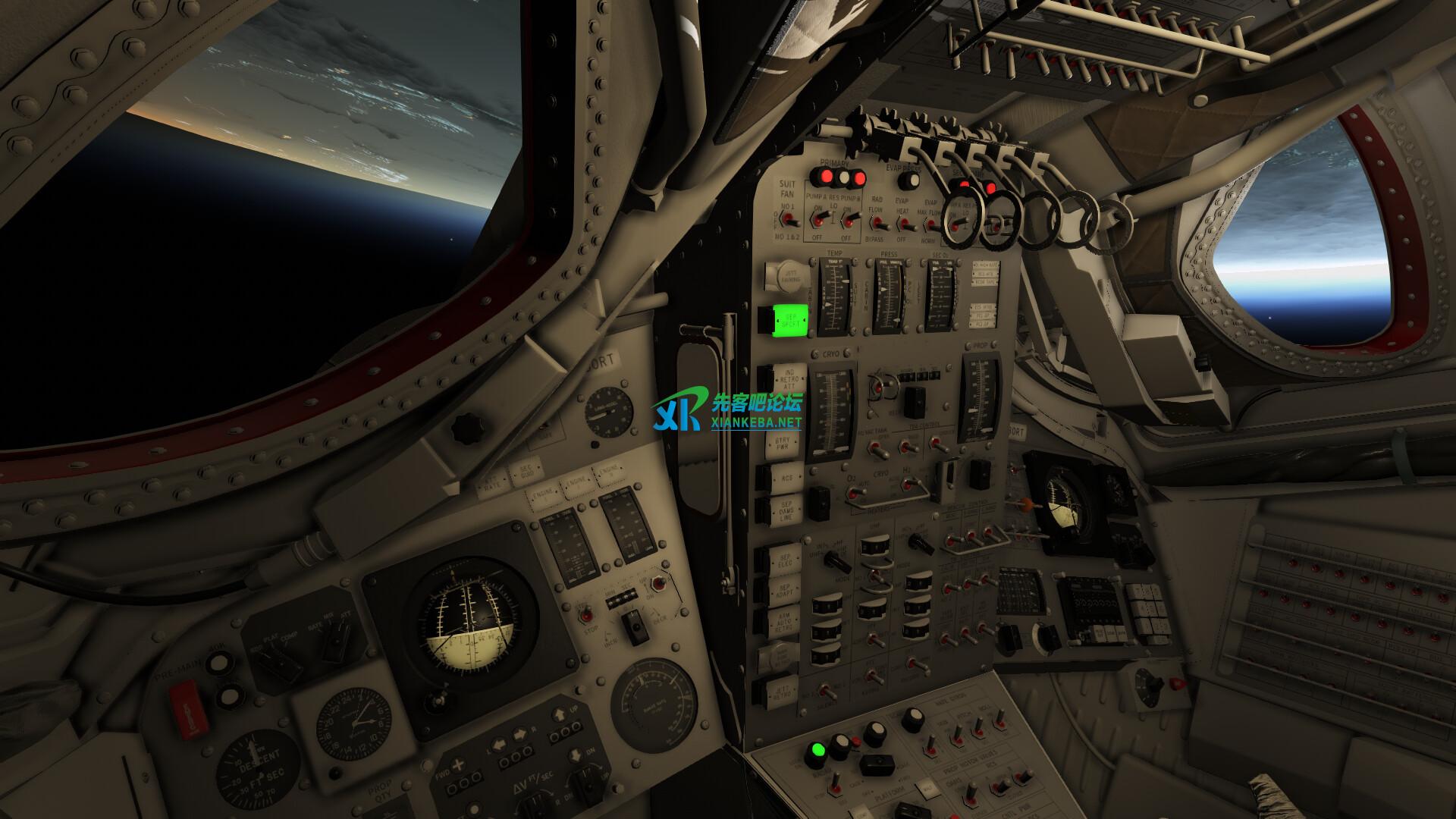Push the BTRY PWR button
The height and width of the screenshot is (819, 1456).
781,444
